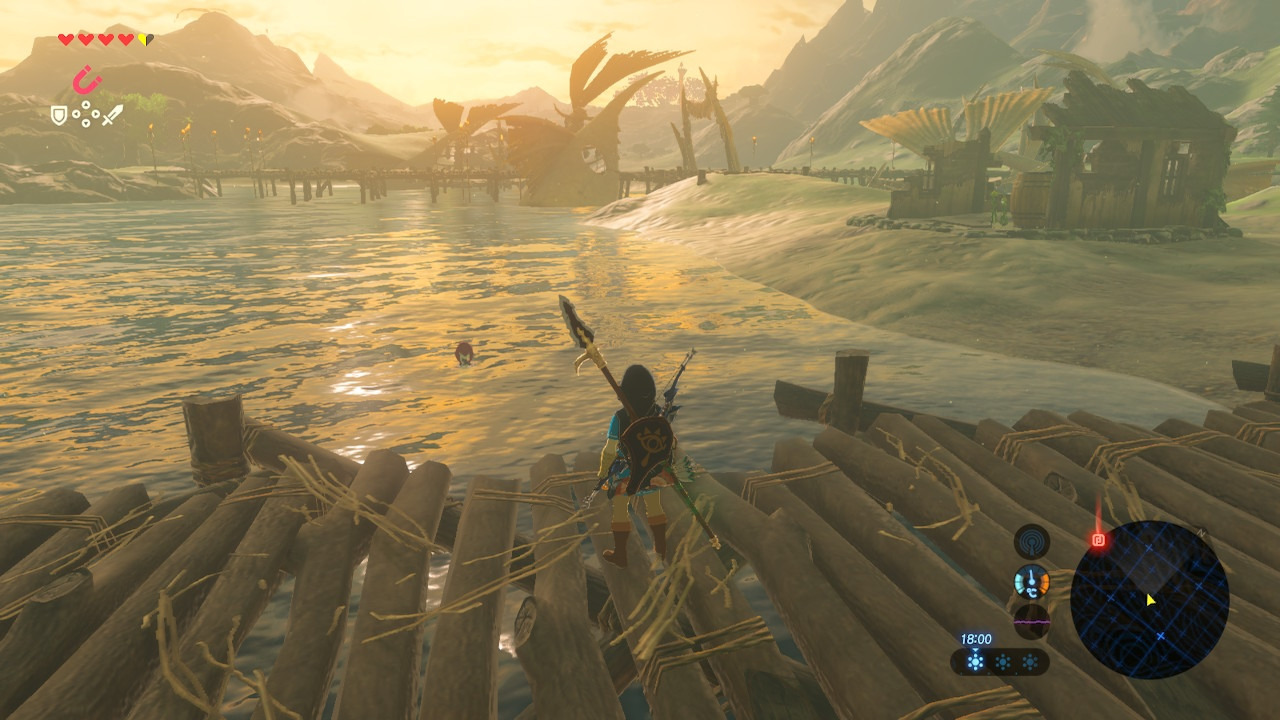This screenshot has height=720, width=1280.
Task: Activate the Sheikah Sensor signal icon
Action: pyautogui.click(x=1031, y=541)
